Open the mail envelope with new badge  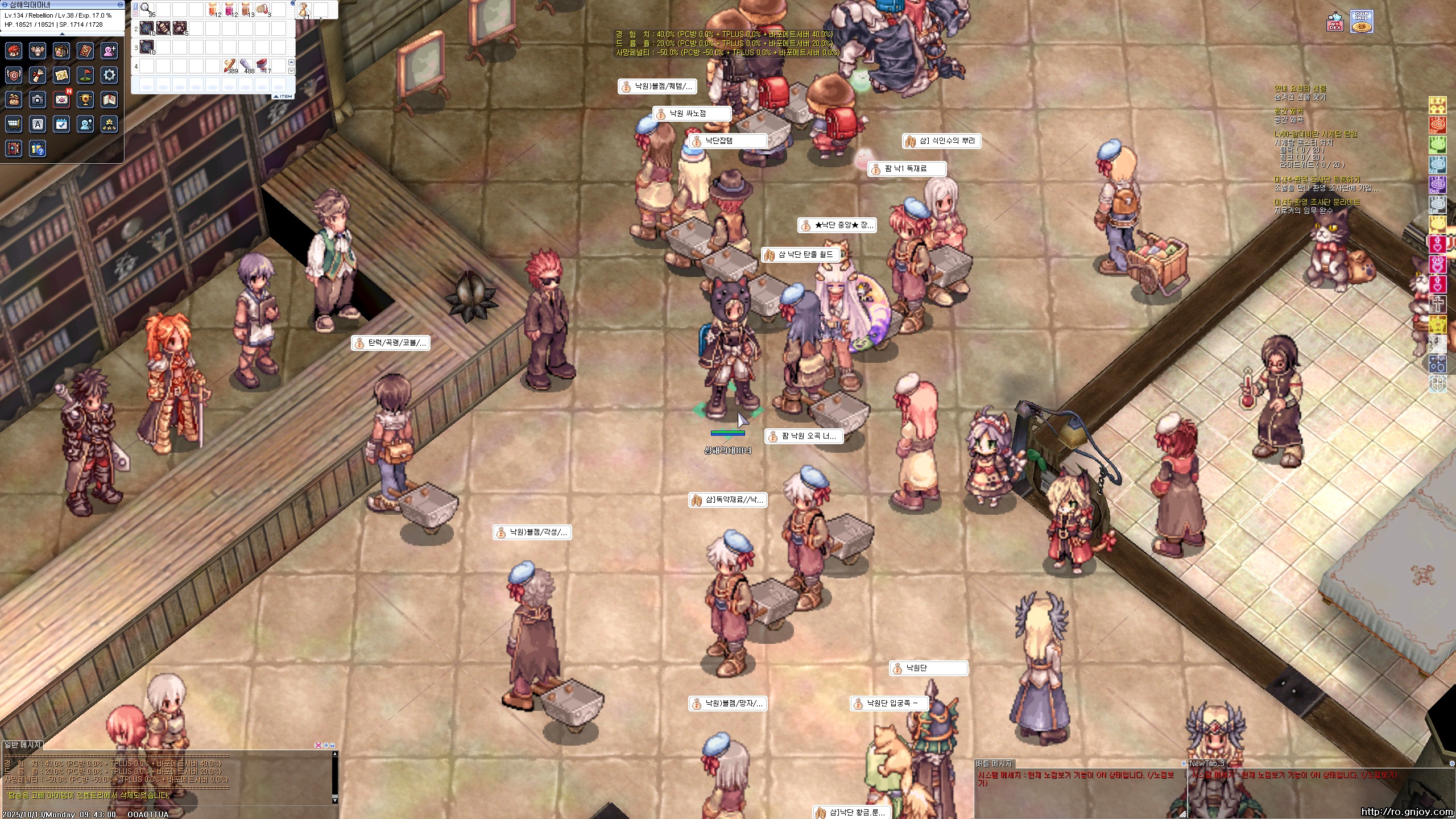(x=61, y=100)
